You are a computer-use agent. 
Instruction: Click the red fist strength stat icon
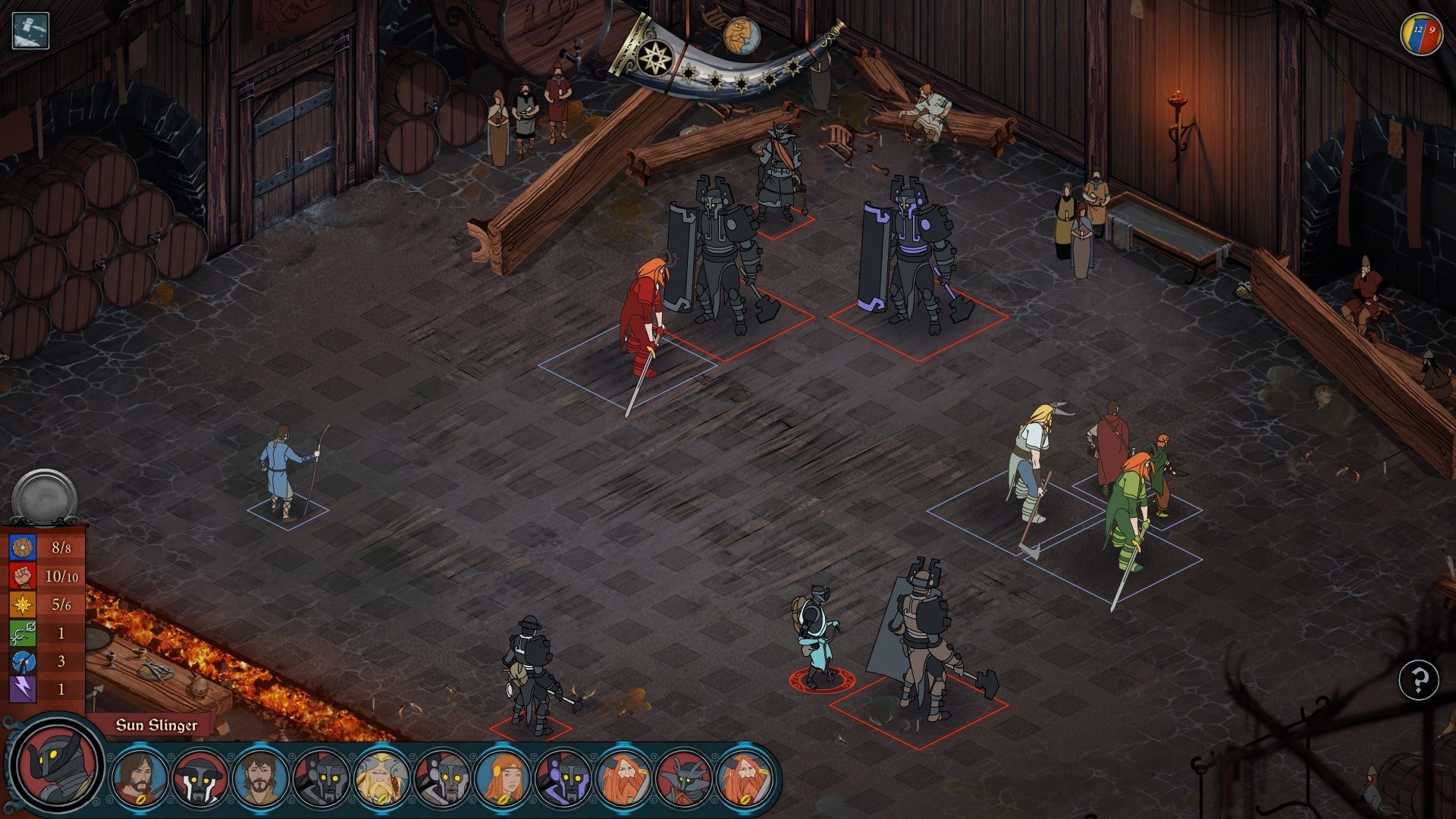tap(23, 576)
